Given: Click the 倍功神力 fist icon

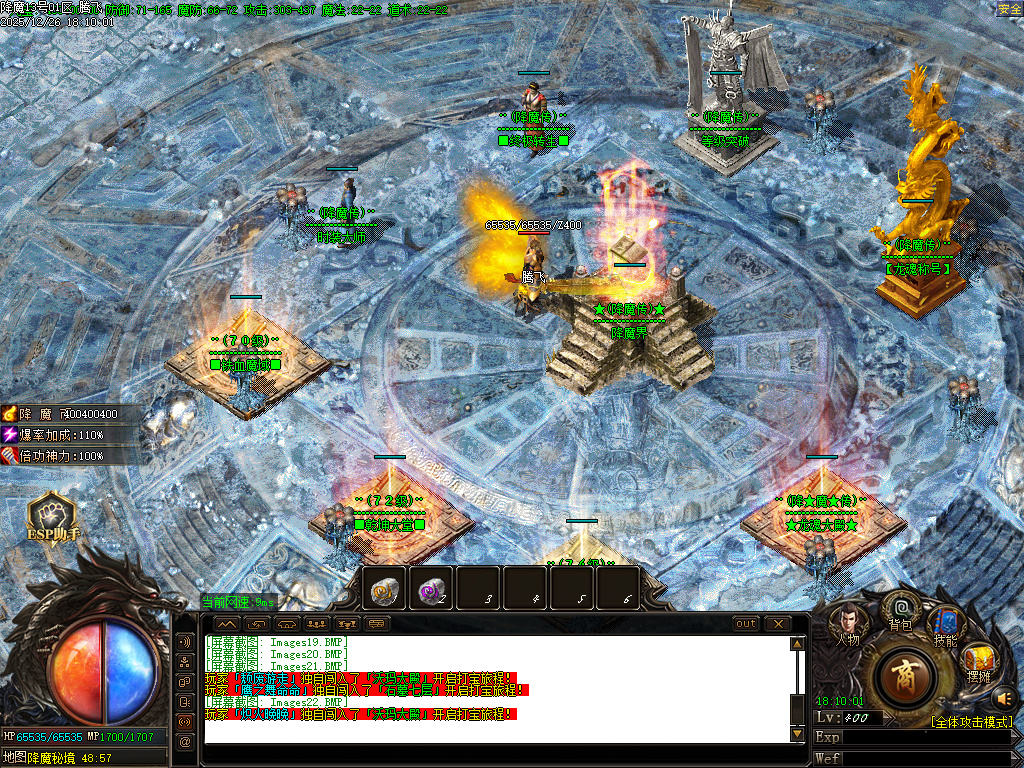Looking at the screenshot, I should (x=10, y=456).
